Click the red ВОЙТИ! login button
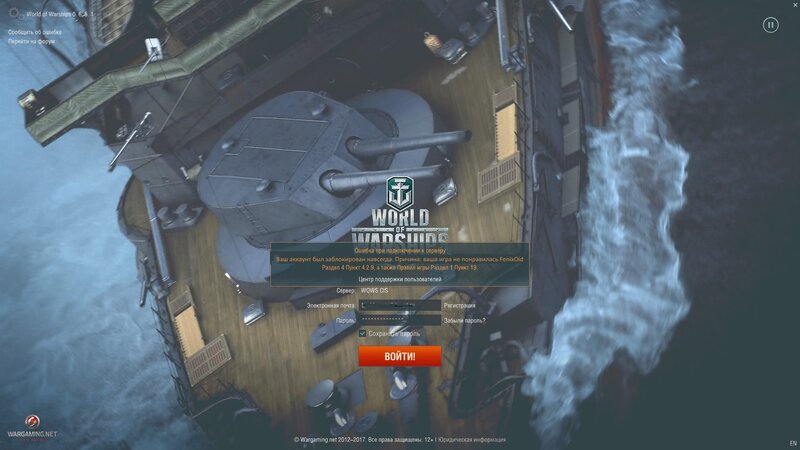The image size is (800, 450). click(x=399, y=356)
